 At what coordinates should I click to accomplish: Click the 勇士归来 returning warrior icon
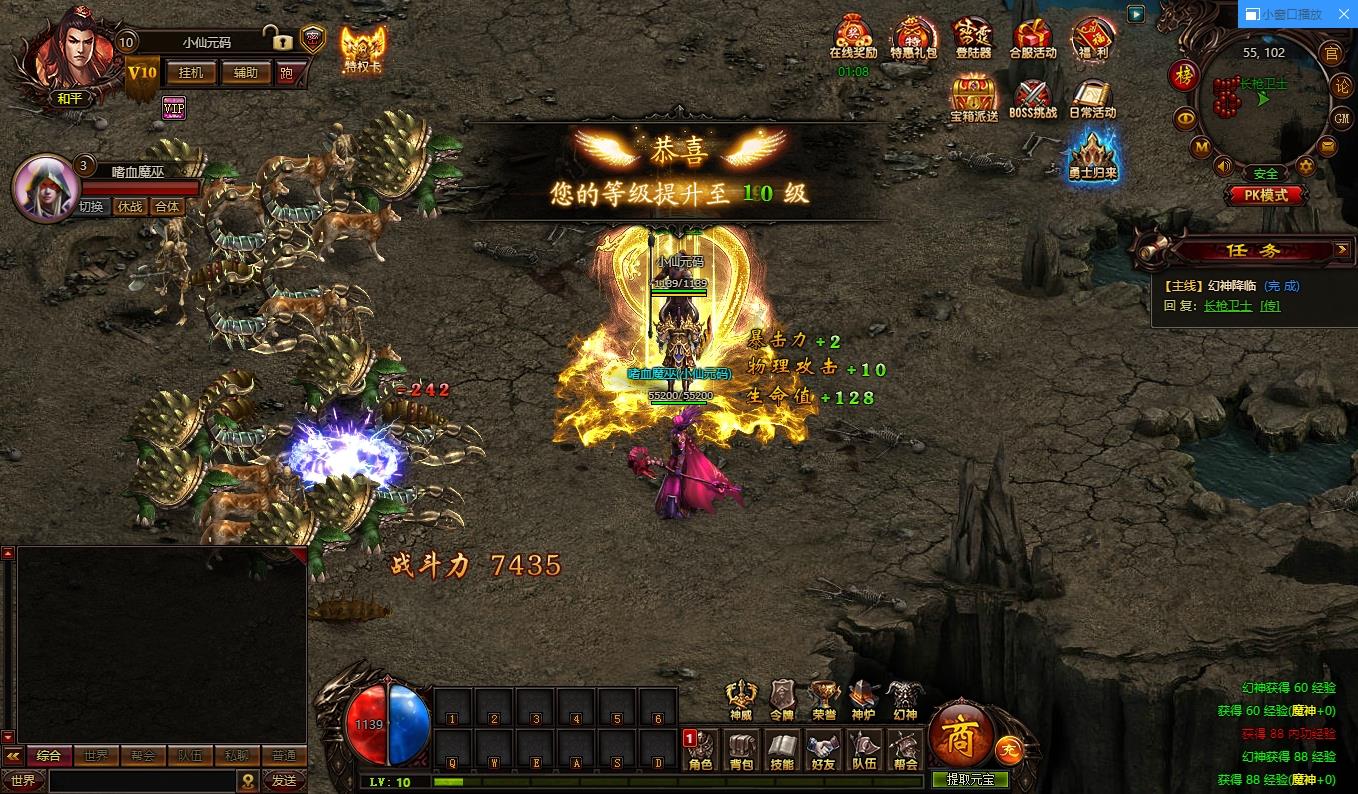[x=1092, y=155]
